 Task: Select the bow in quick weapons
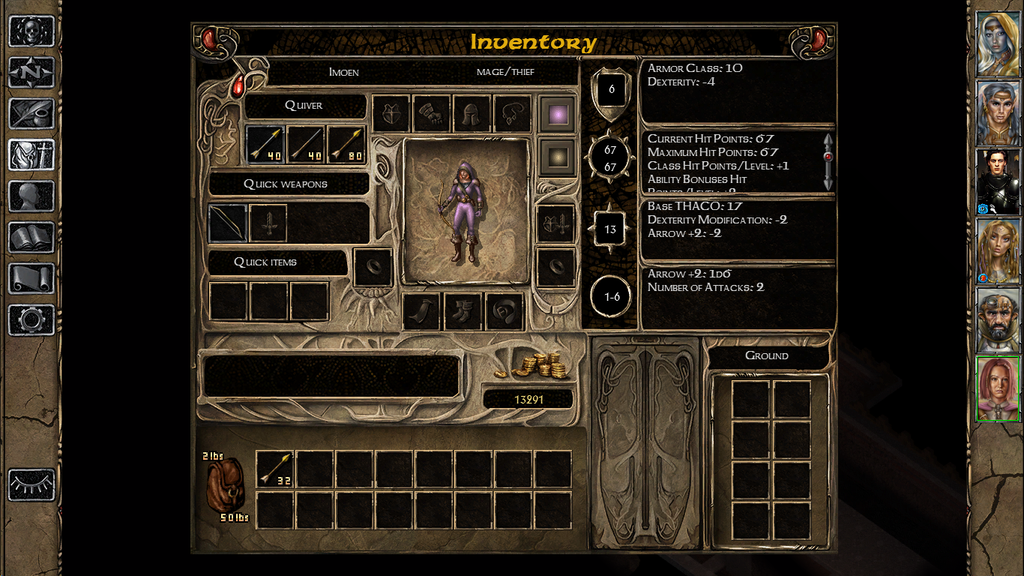[228, 223]
